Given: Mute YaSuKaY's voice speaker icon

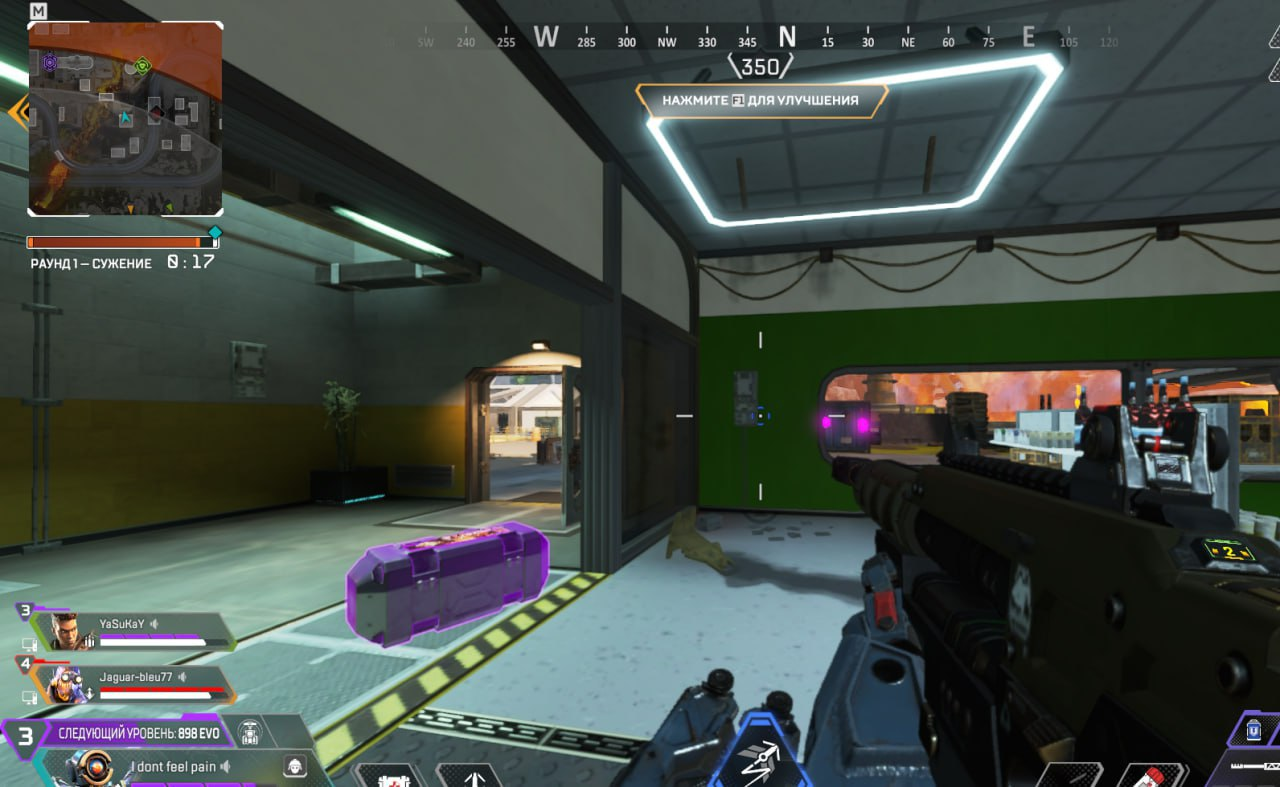Looking at the screenshot, I should [154, 623].
